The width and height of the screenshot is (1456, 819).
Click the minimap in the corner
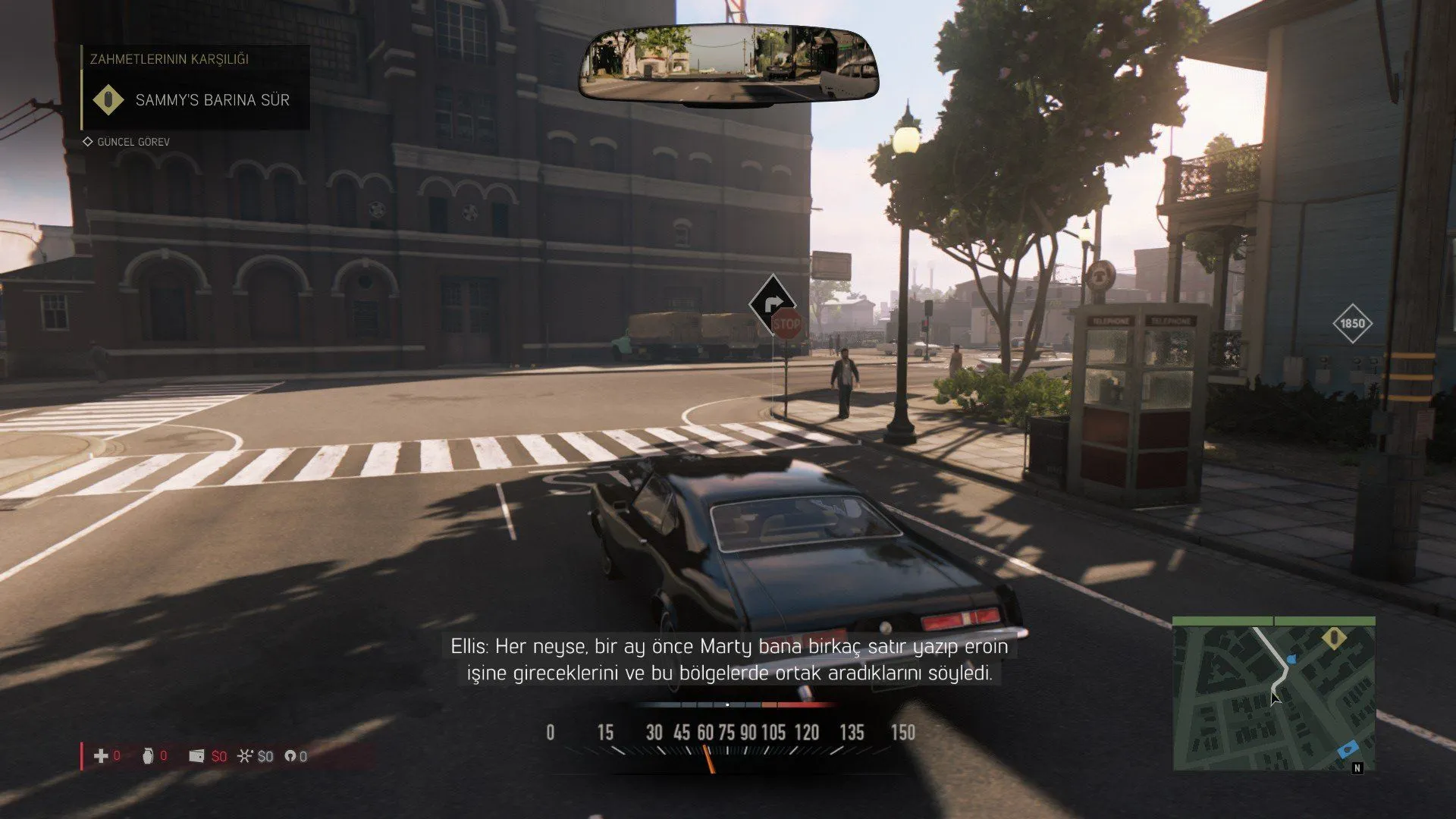[1273, 693]
